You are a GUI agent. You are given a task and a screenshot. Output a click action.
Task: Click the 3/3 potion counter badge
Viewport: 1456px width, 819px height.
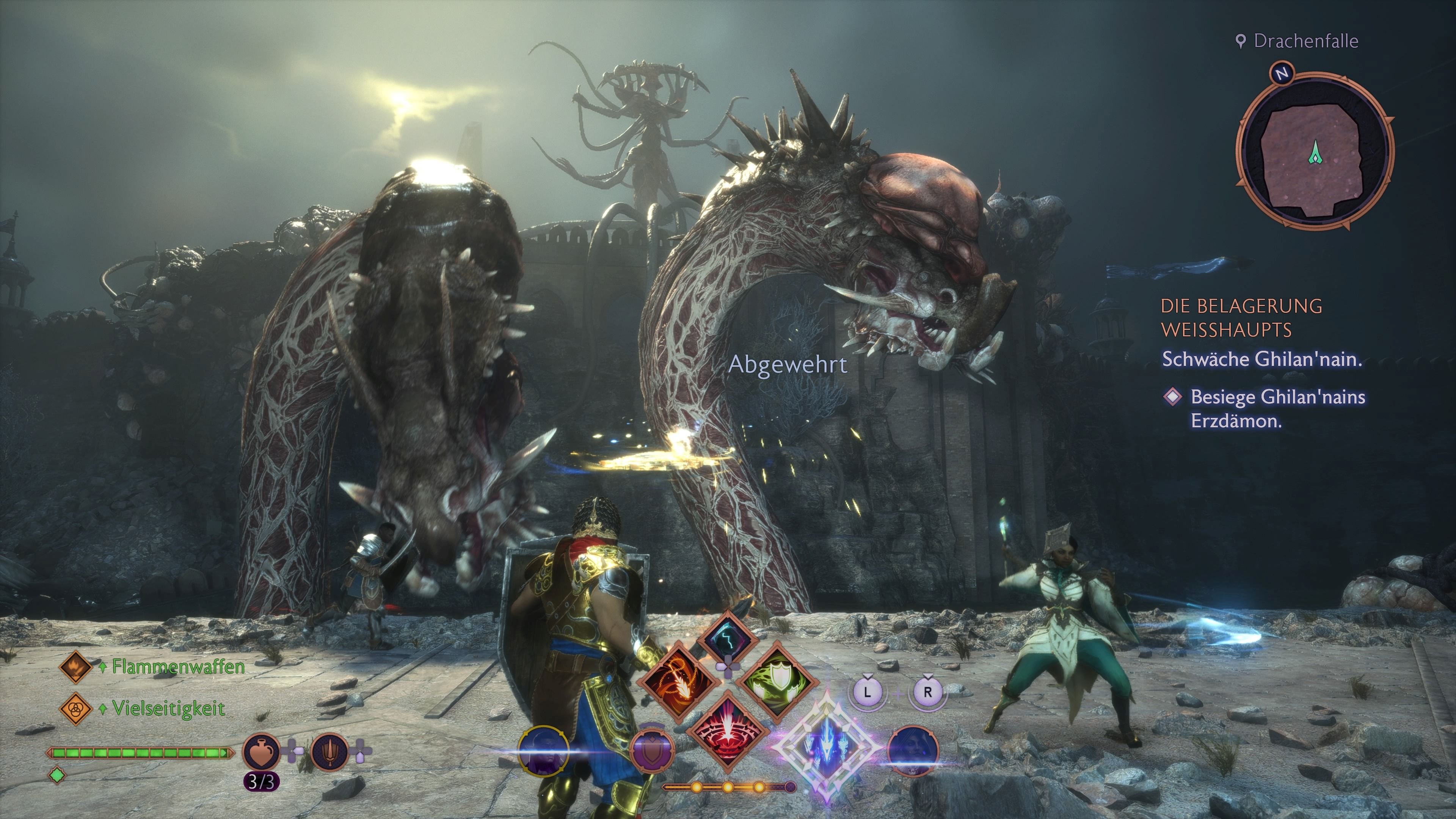pyautogui.click(x=262, y=781)
